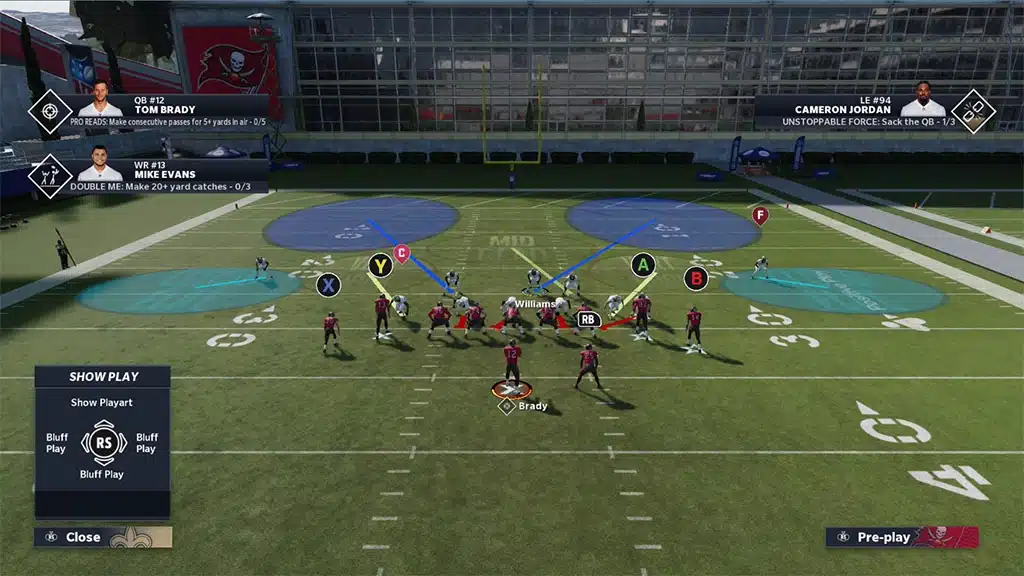Click the Pro Reads ability icon beside Tom Brady
Image resolution: width=1024 pixels, height=576 pixels.
[x=49, y=112]
